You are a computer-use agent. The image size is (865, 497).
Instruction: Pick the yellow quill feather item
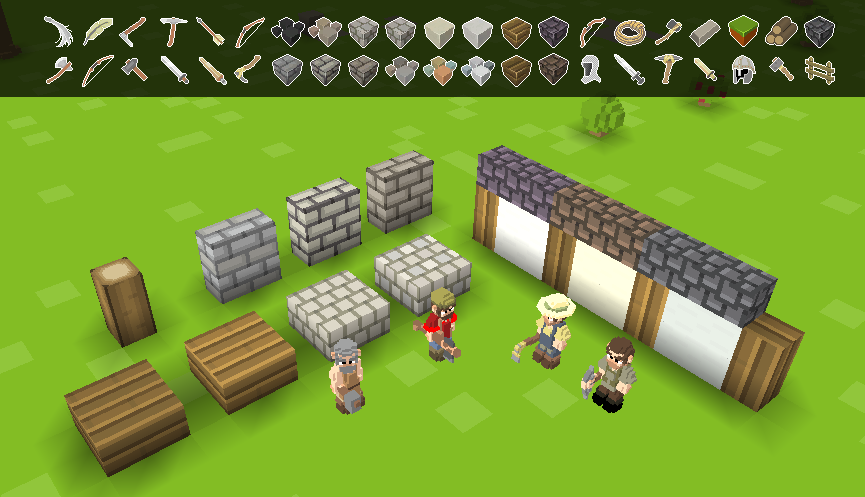coord(97,32)
